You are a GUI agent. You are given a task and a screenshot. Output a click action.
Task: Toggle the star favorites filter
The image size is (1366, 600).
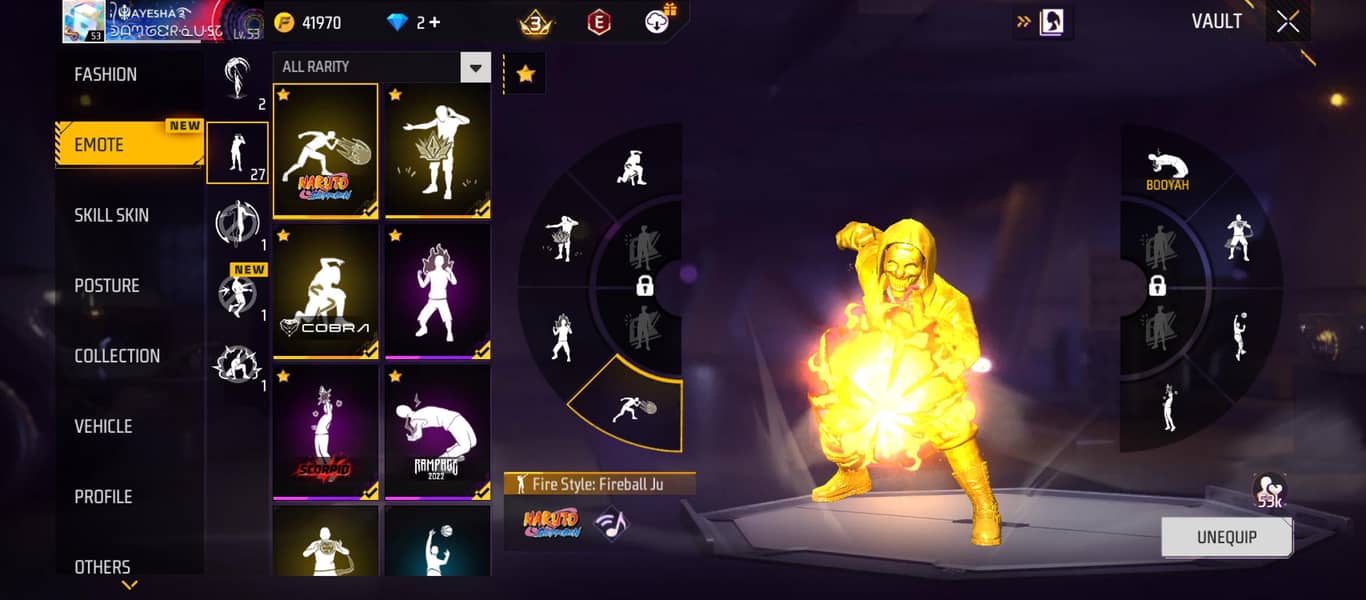pyautogui.click(x=526, y=74)
